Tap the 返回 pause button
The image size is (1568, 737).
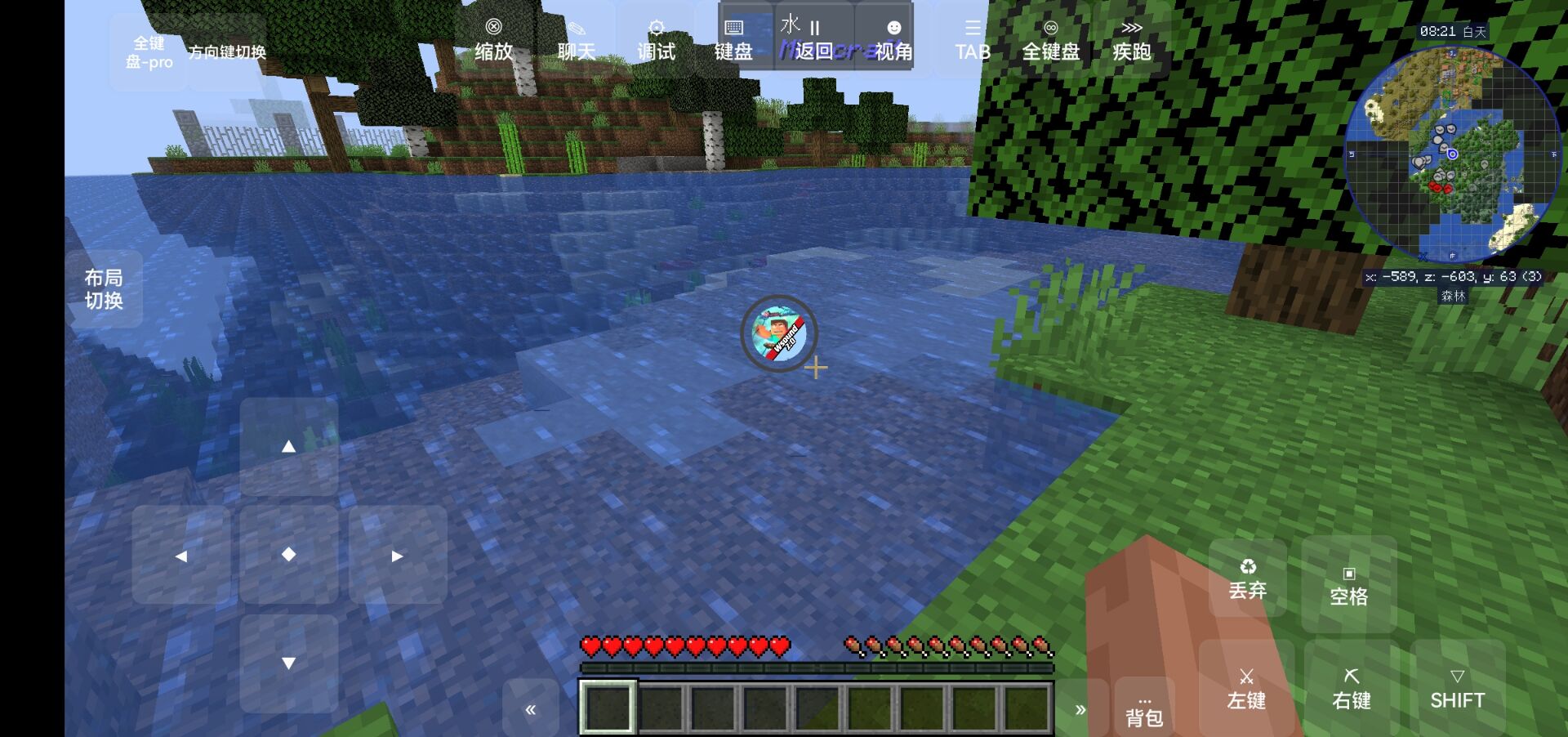pos(813,40)
